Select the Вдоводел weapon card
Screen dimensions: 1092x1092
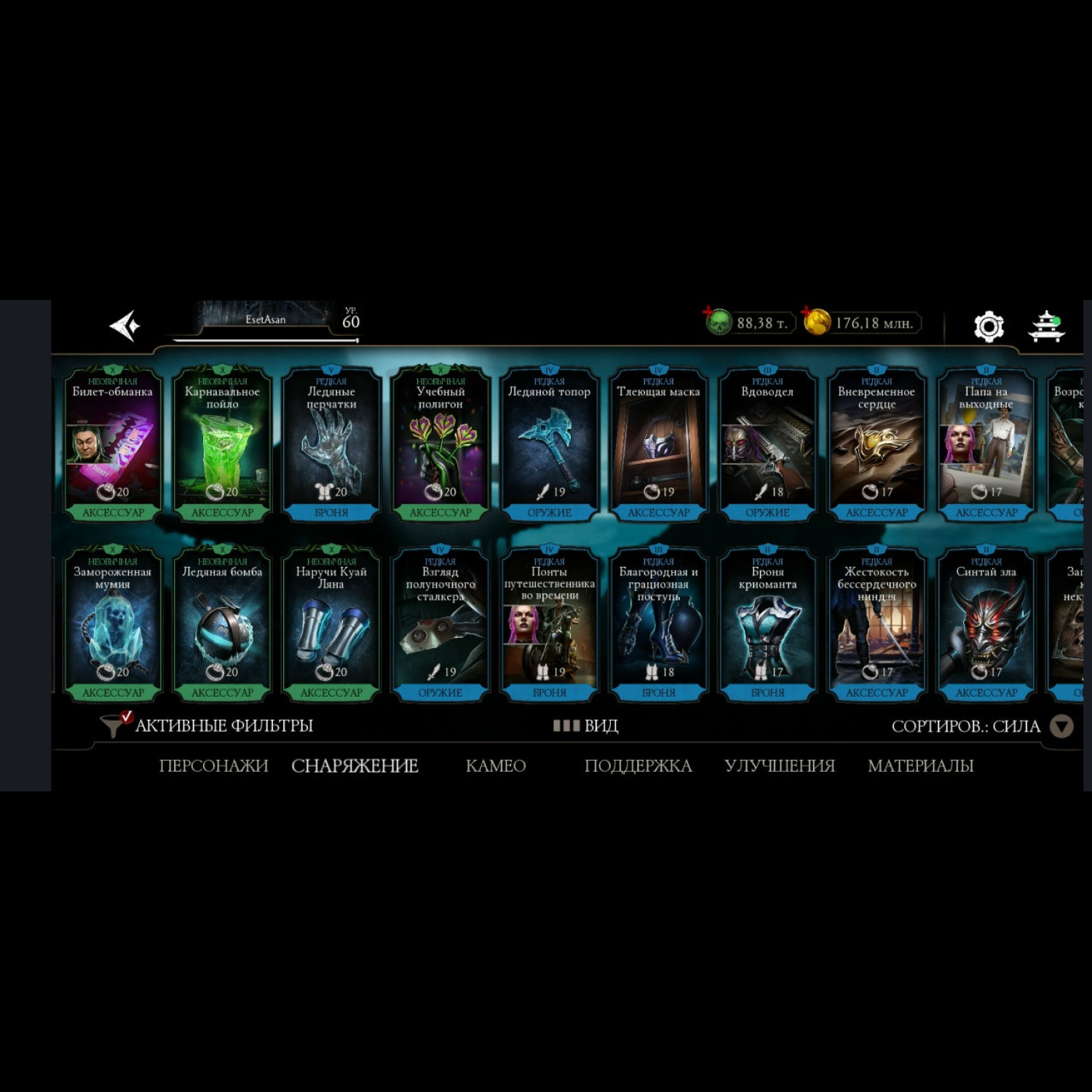768,444
